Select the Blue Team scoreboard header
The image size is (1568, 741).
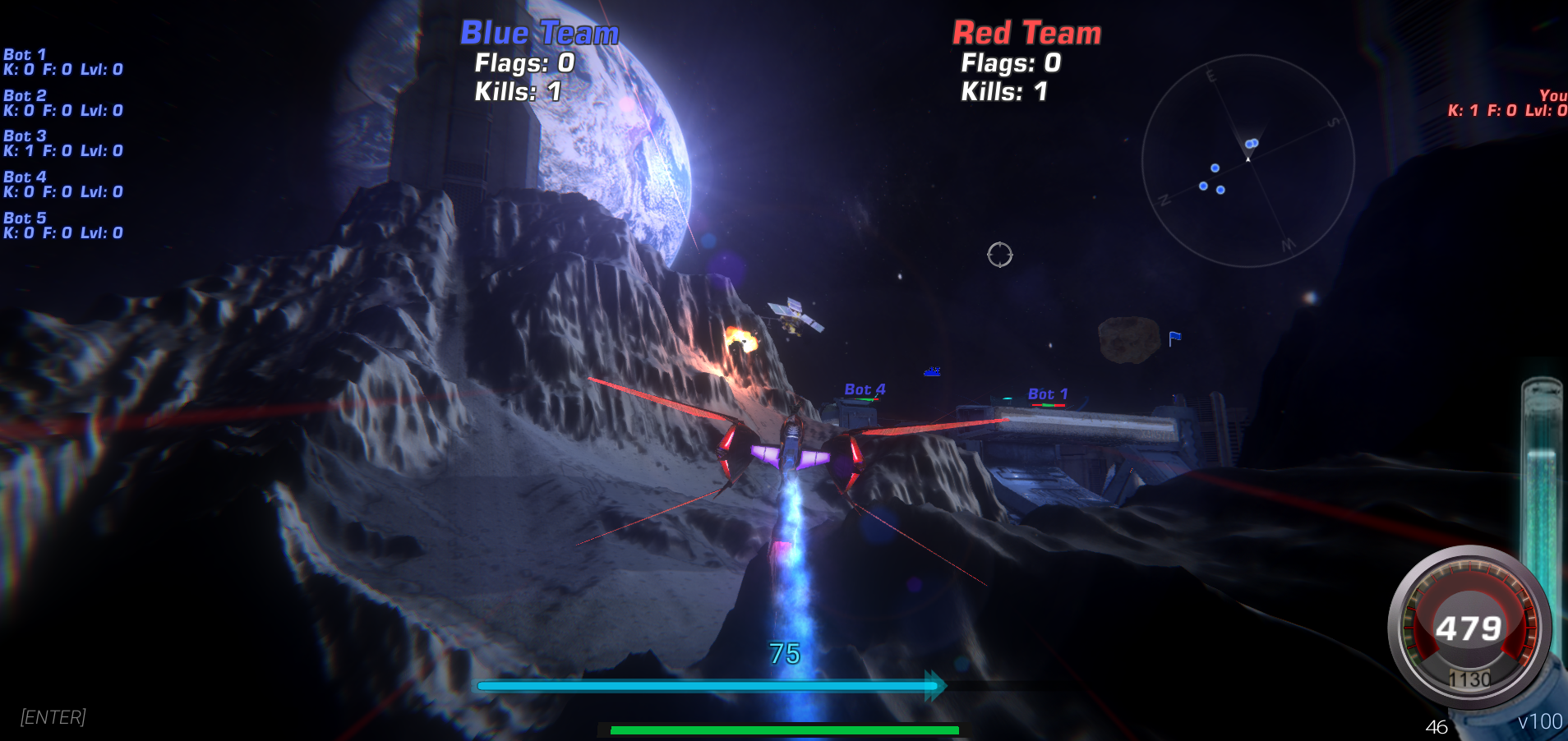click(538, 33)
